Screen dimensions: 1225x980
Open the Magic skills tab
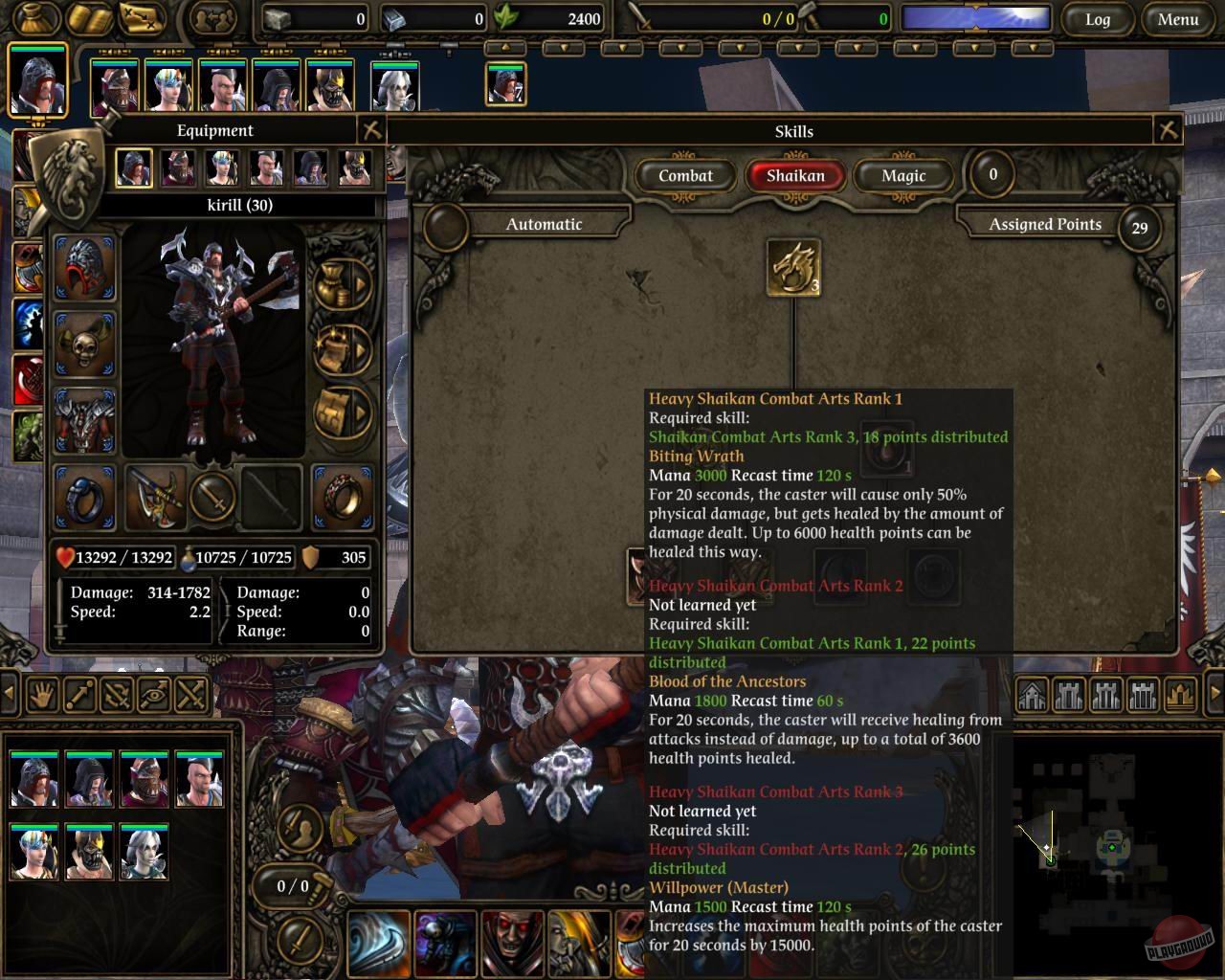(901, 176)
